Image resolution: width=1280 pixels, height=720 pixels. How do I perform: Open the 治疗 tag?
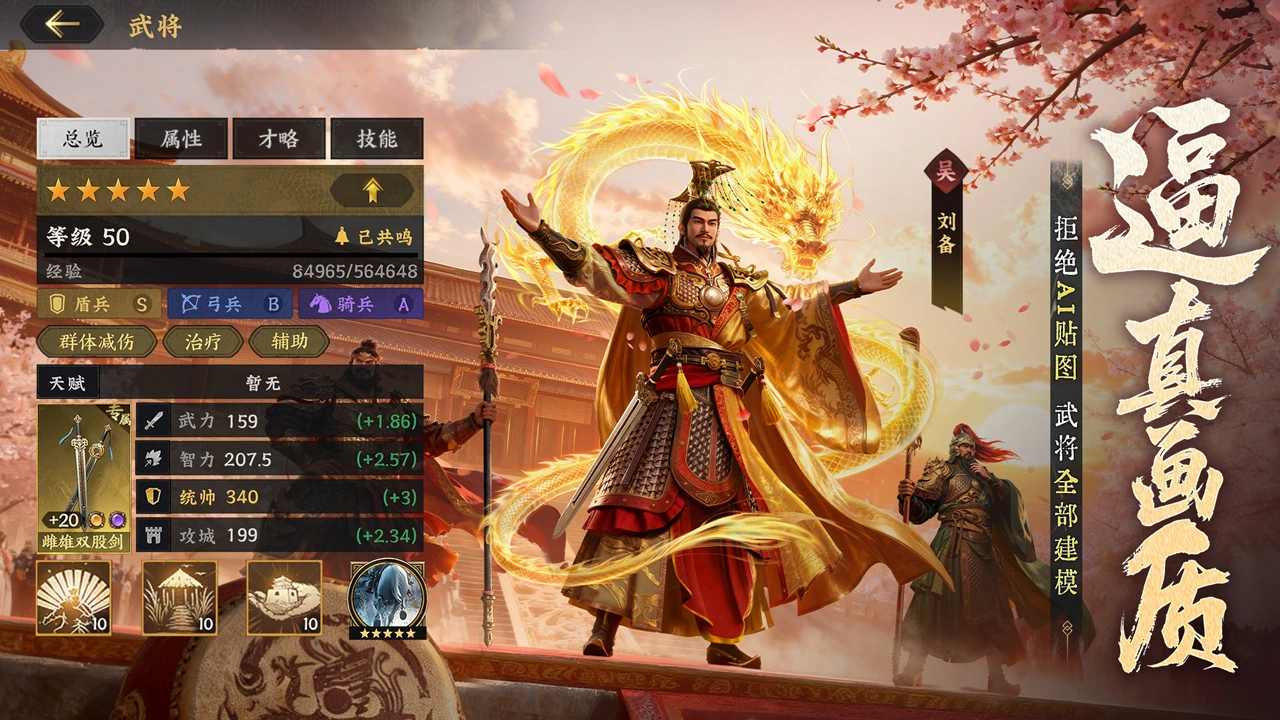tap(203, 342)
